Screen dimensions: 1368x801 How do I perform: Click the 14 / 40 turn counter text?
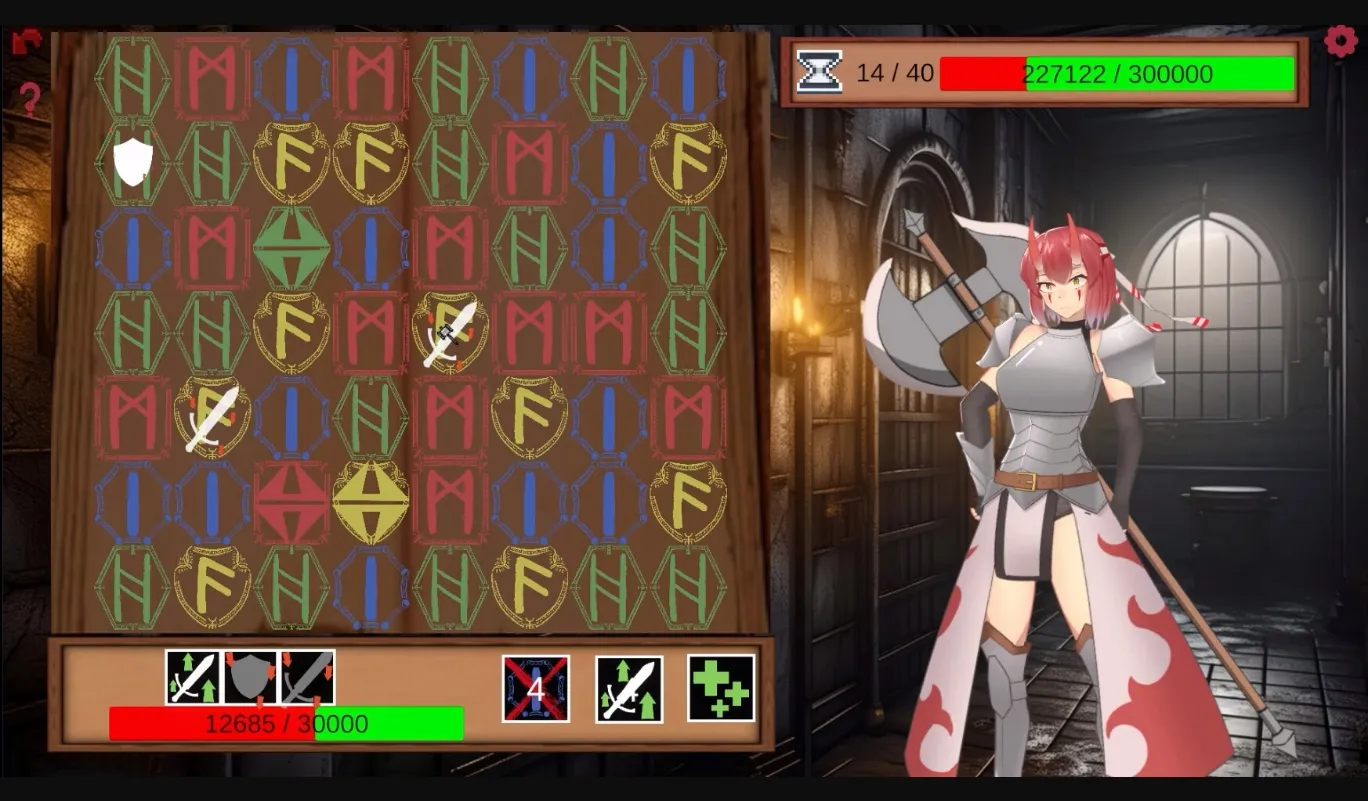click(x=897, y=72)
